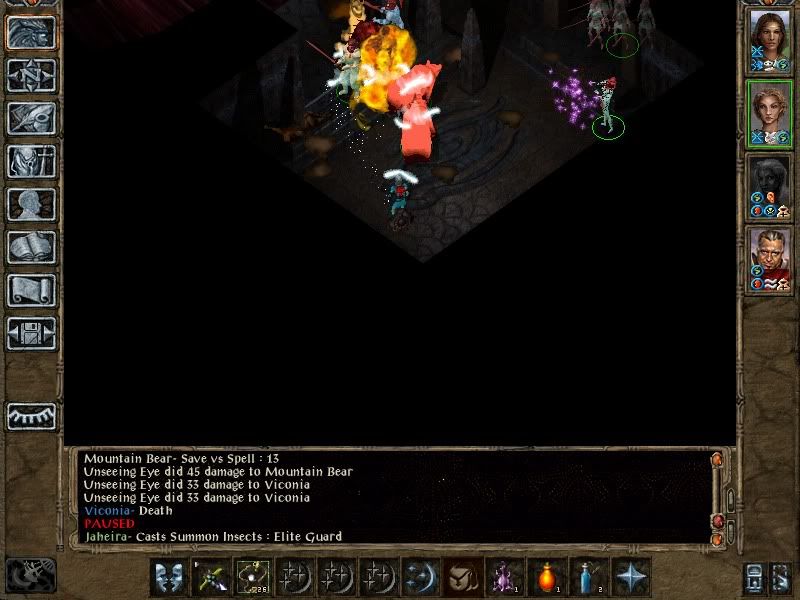The width and height of the screenshot is (800, 600).
Task: Use the purple quick item slot
Action: [504, 577]
